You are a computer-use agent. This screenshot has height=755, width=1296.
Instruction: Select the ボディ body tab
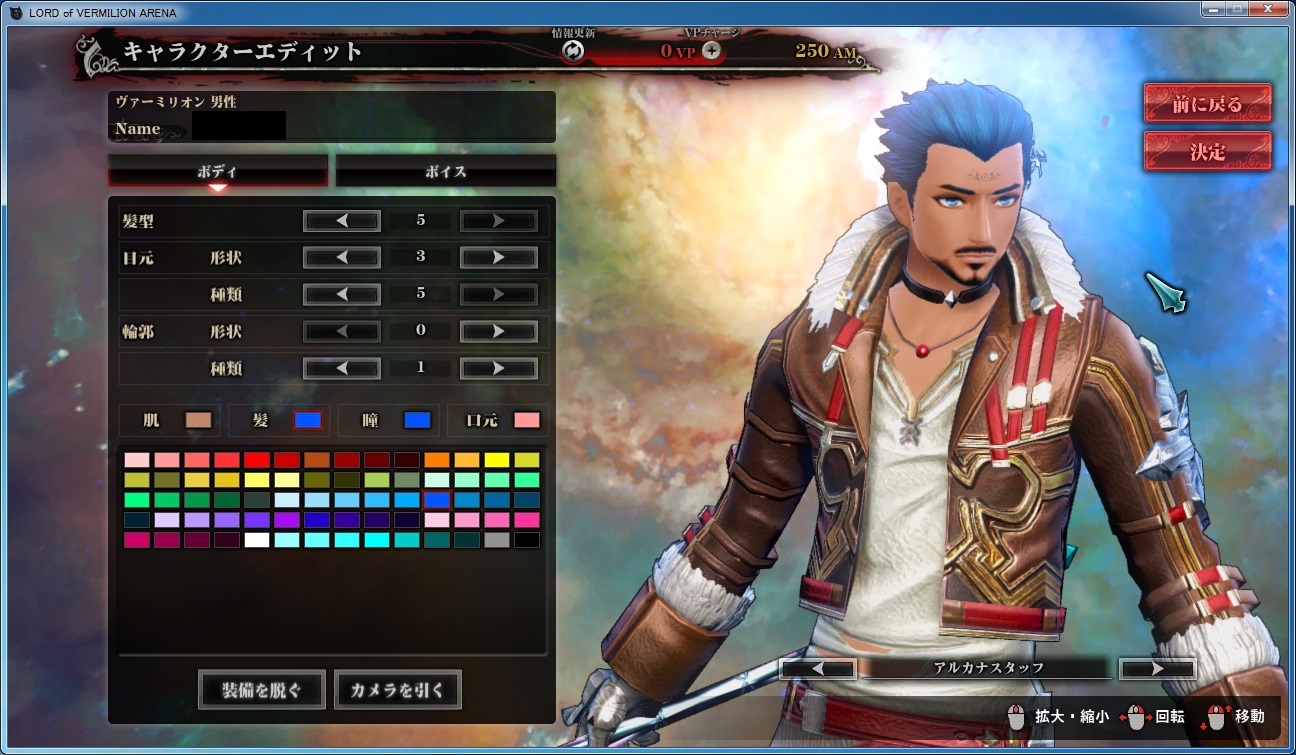click(x=218, y=171)
